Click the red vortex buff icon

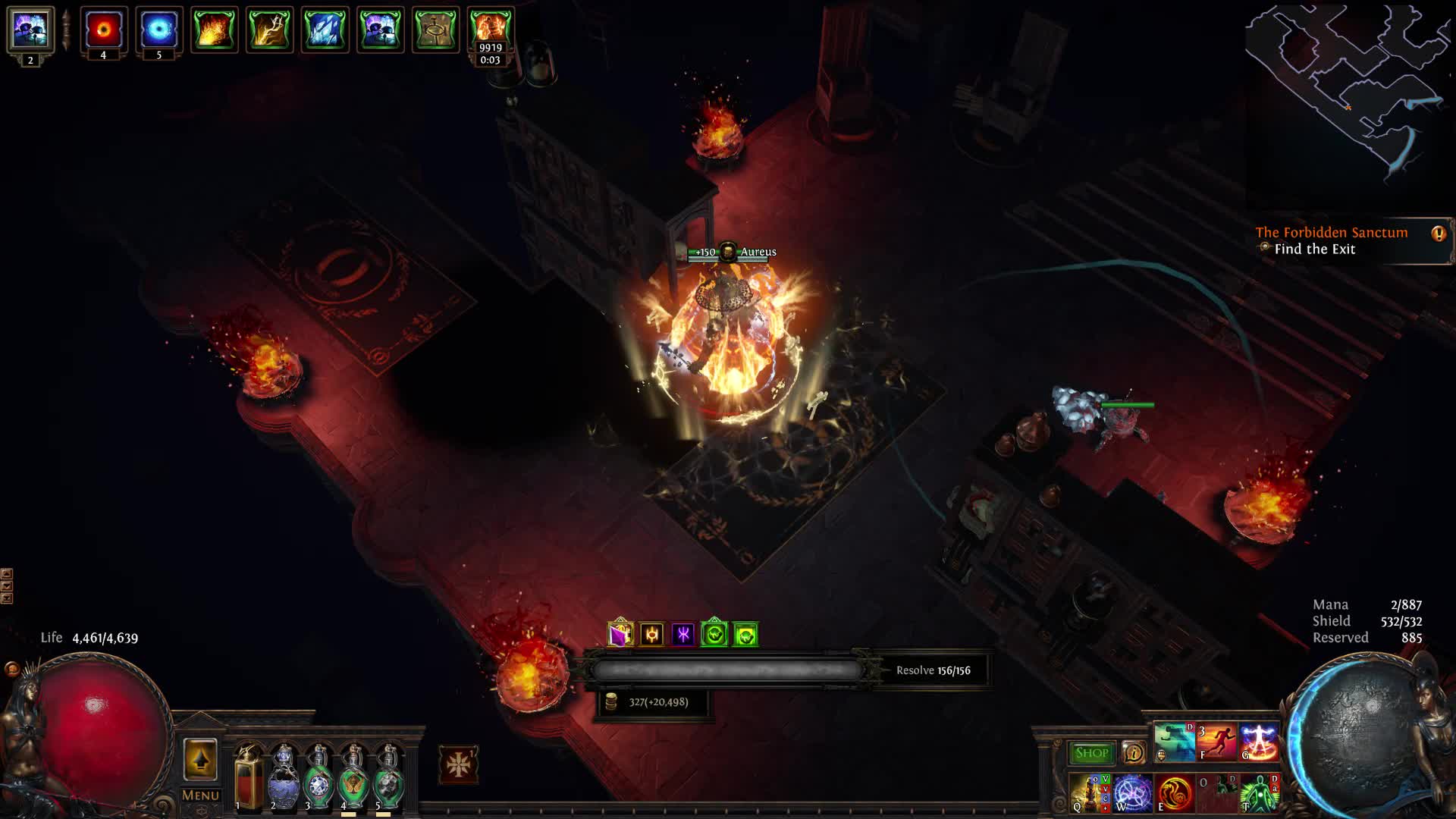tap(103, 30)
